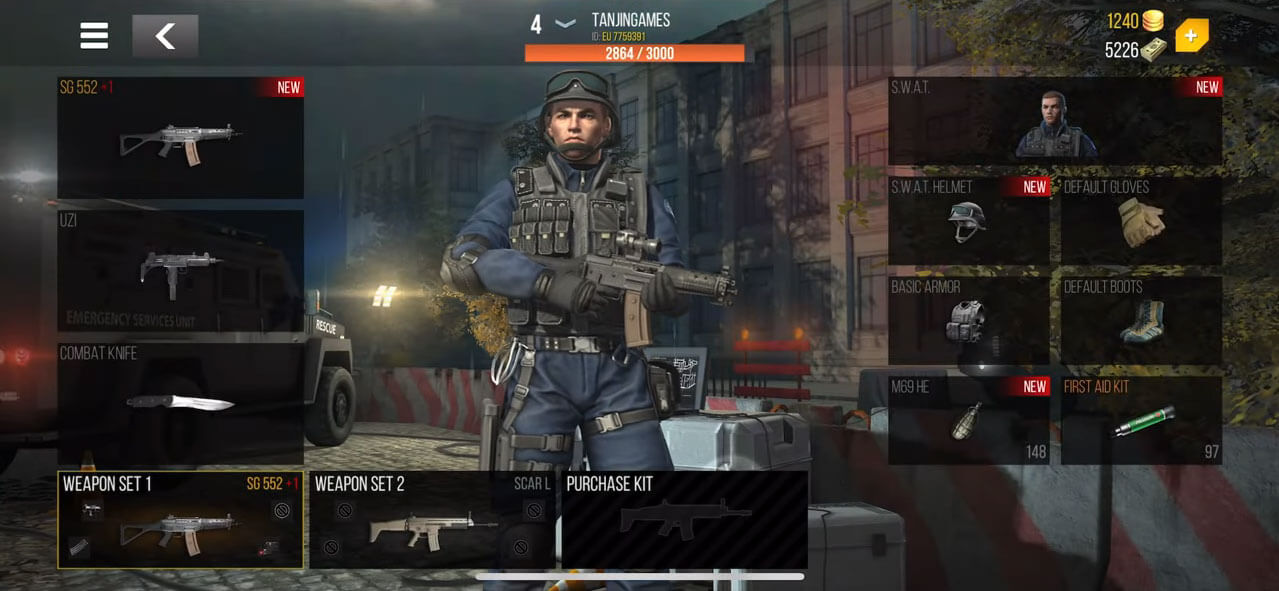Choose the Default Gloves slot
1279x591 pixels.
pyautogui.click(x=1141, y=220)
